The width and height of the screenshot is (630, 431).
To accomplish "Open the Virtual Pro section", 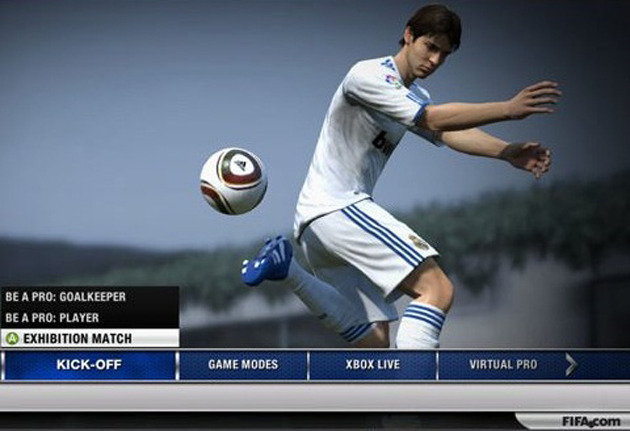I will (503, 365).
